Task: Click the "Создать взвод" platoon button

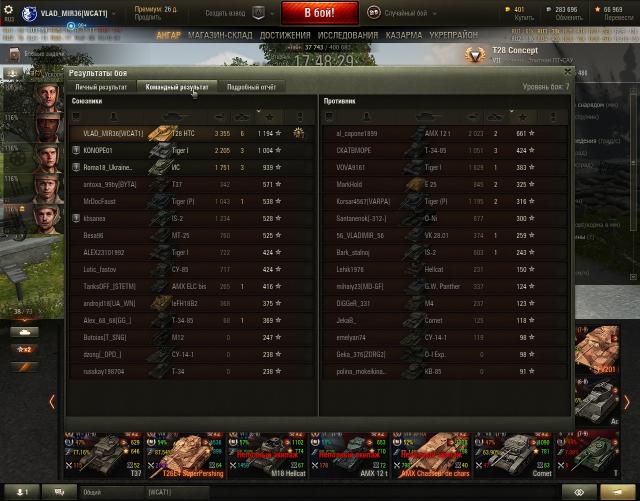Action: coord(224,12)
